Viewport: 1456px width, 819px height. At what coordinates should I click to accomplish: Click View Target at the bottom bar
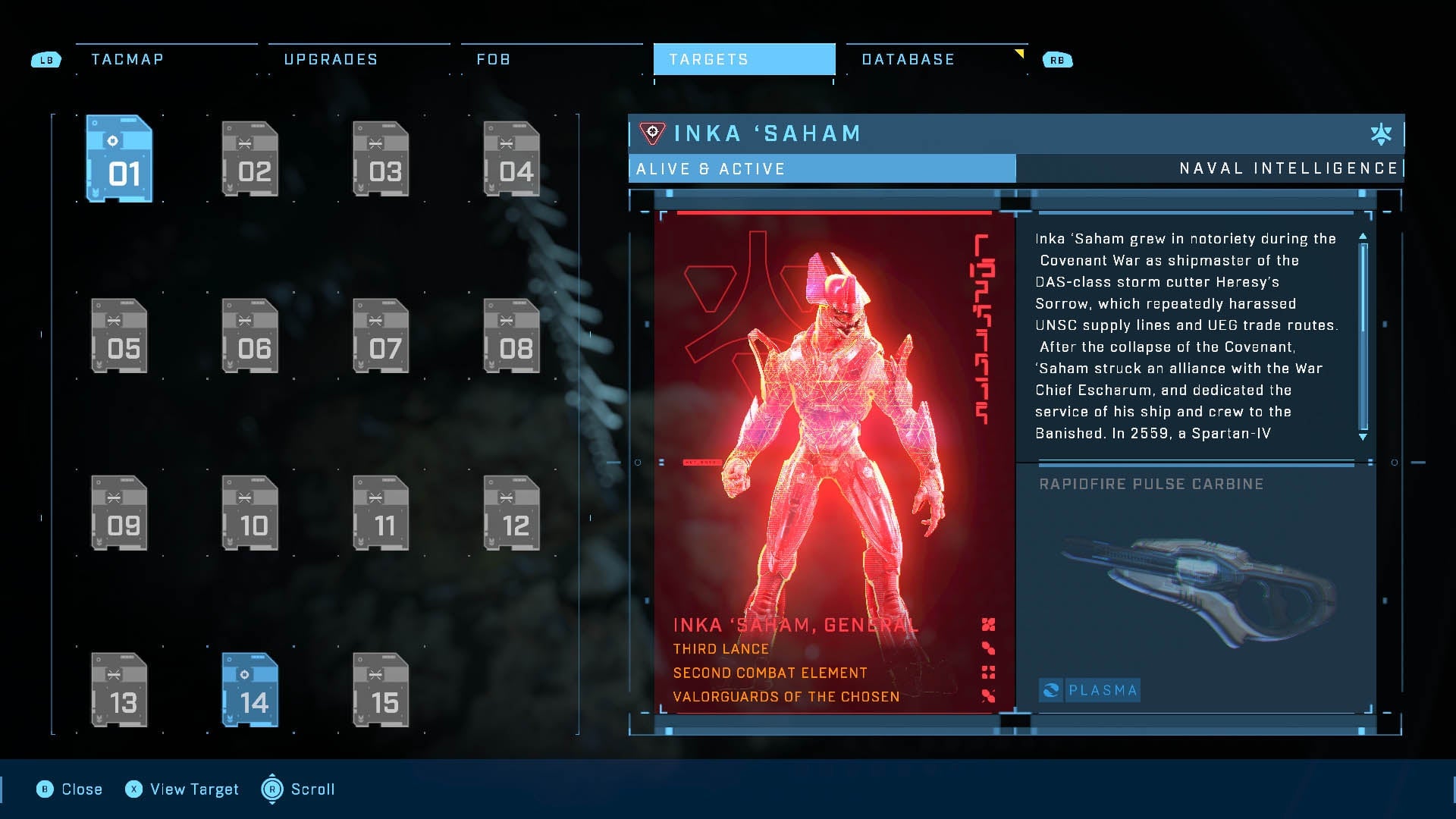[x=181, y=789]
